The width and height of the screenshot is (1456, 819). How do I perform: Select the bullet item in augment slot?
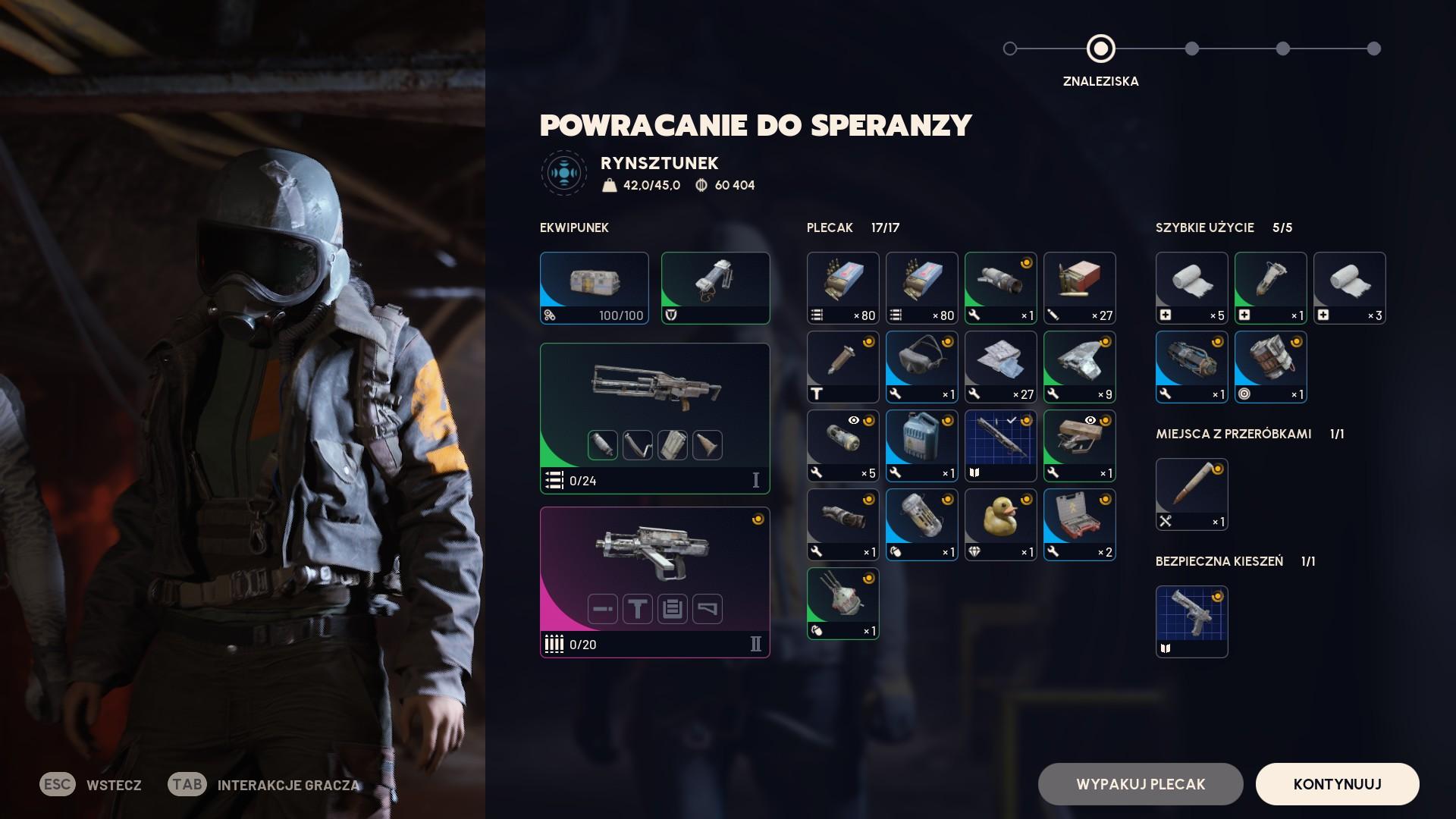click(1191, 494)
